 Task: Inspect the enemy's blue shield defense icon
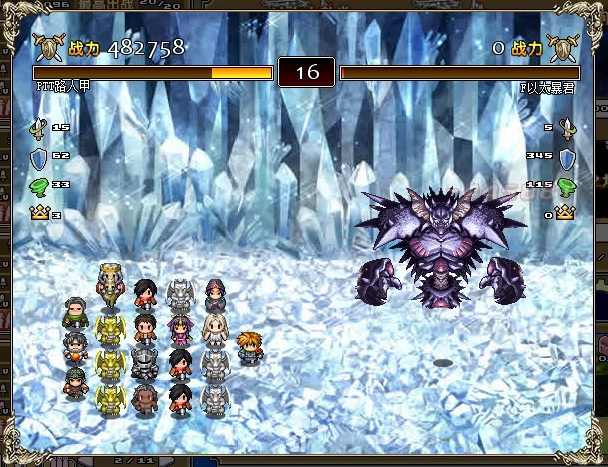pos(566,157)
